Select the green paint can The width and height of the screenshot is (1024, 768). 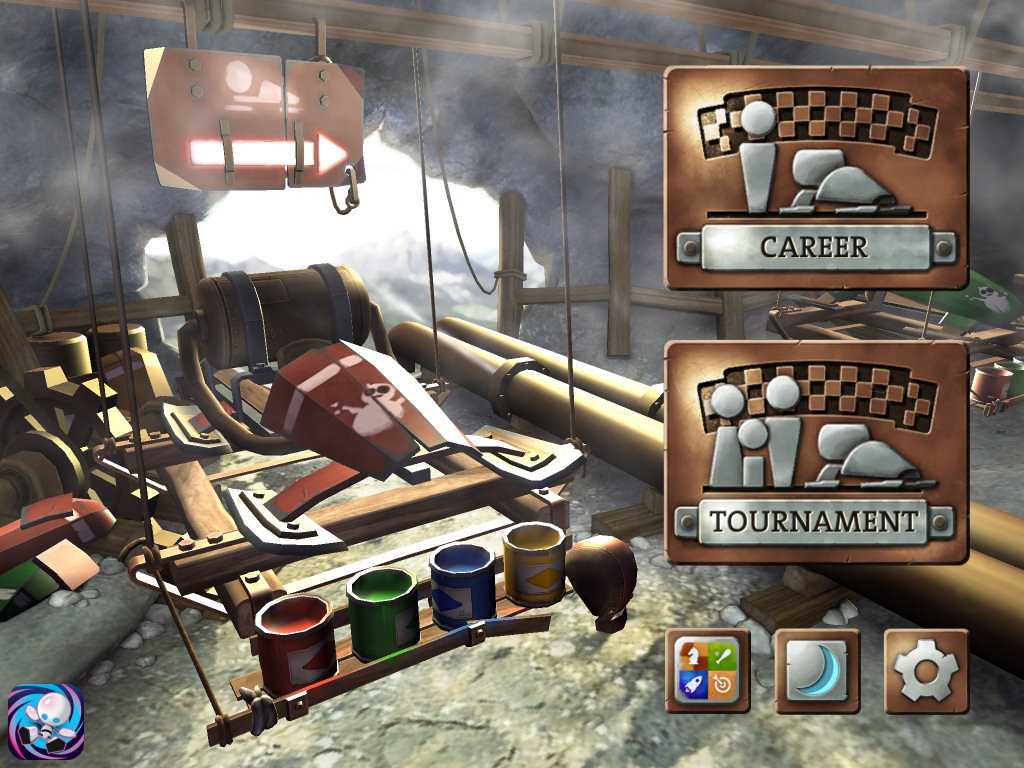click(x=382, y=612)
